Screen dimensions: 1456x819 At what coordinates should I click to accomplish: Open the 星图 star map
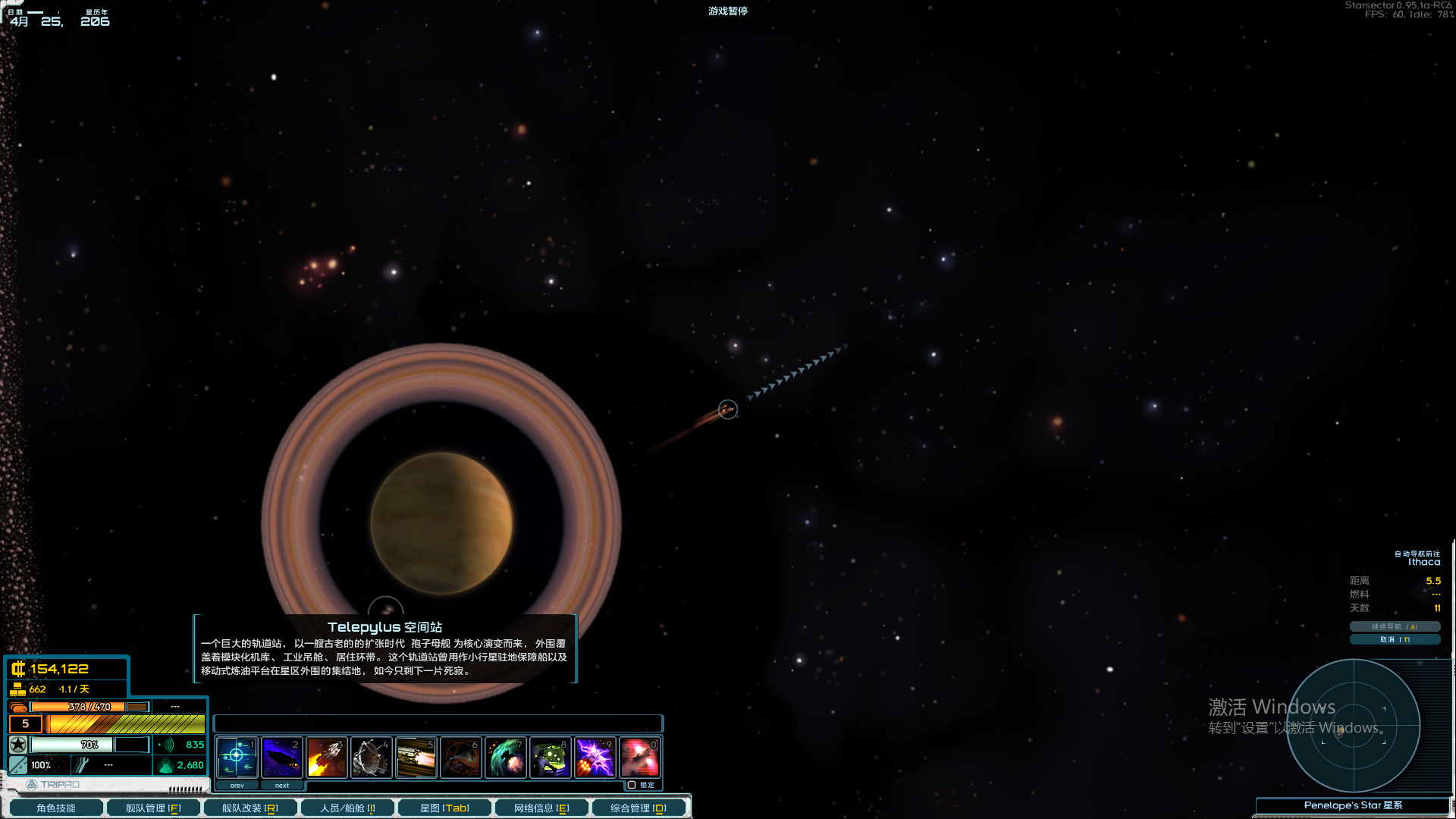[444, 808]
